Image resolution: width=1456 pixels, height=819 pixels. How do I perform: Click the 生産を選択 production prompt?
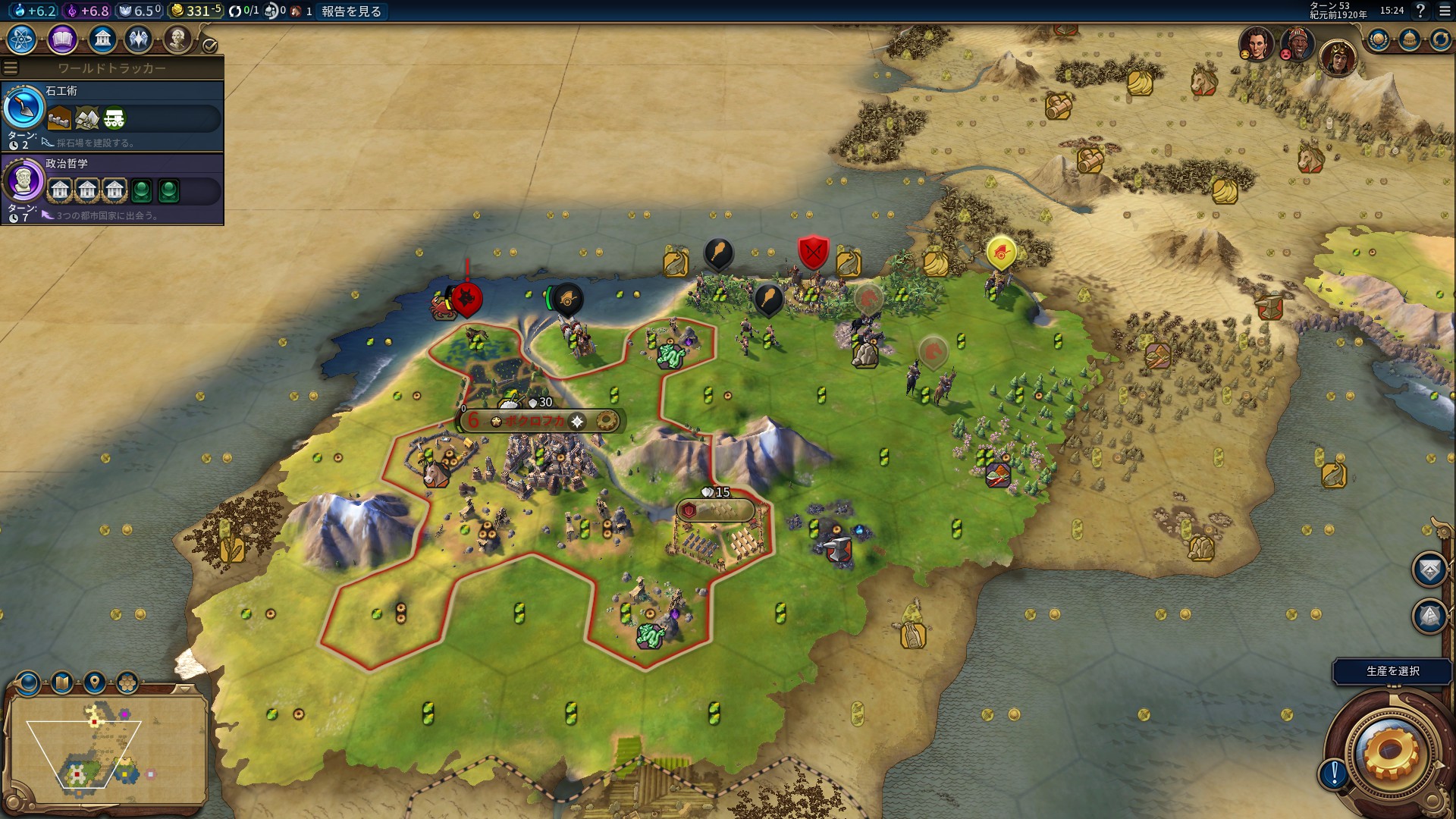click(x=1392, y=671)
